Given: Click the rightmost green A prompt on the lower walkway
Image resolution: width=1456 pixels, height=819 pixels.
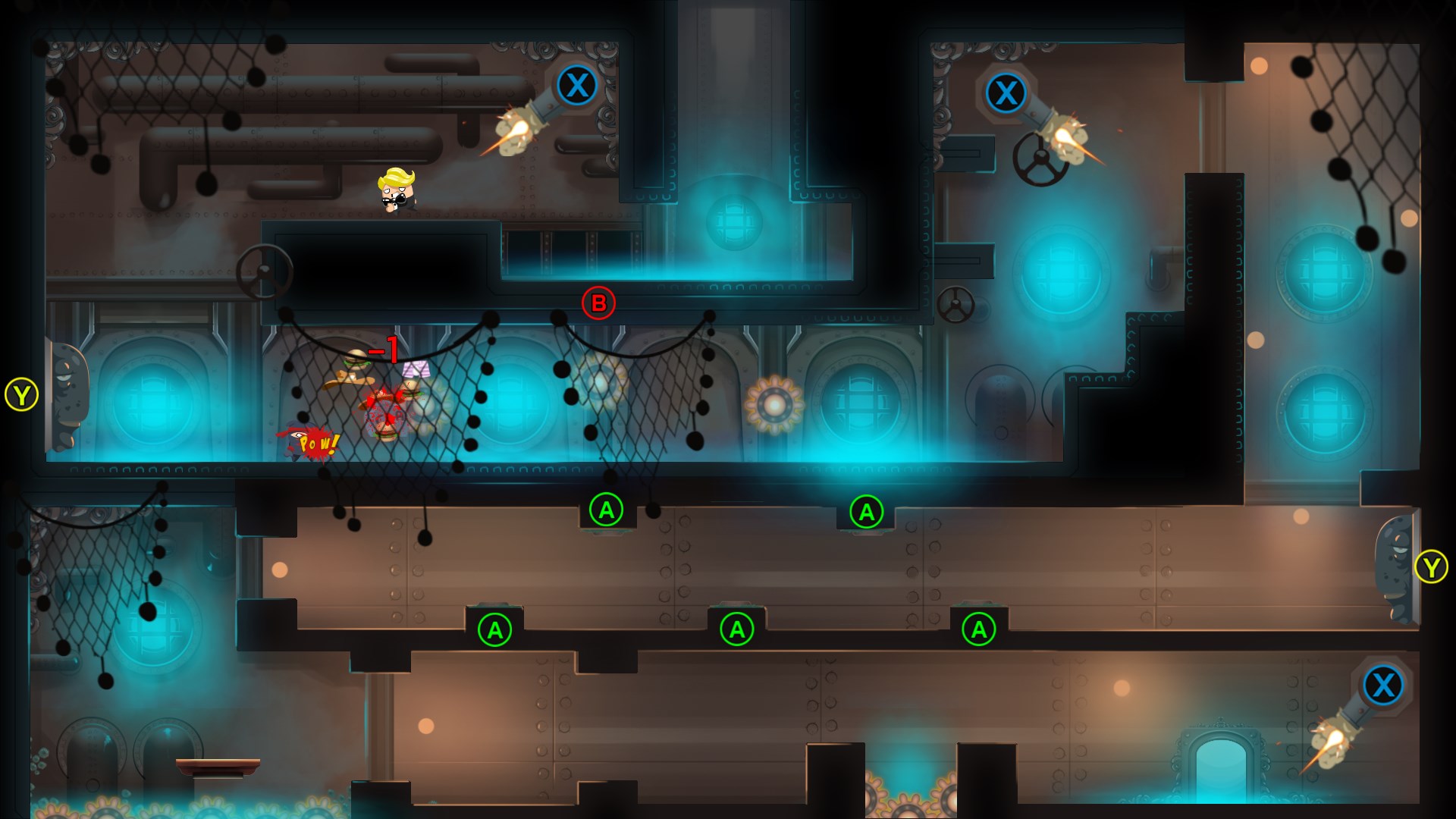Looking at the screenshot, I should coord(981,629).
